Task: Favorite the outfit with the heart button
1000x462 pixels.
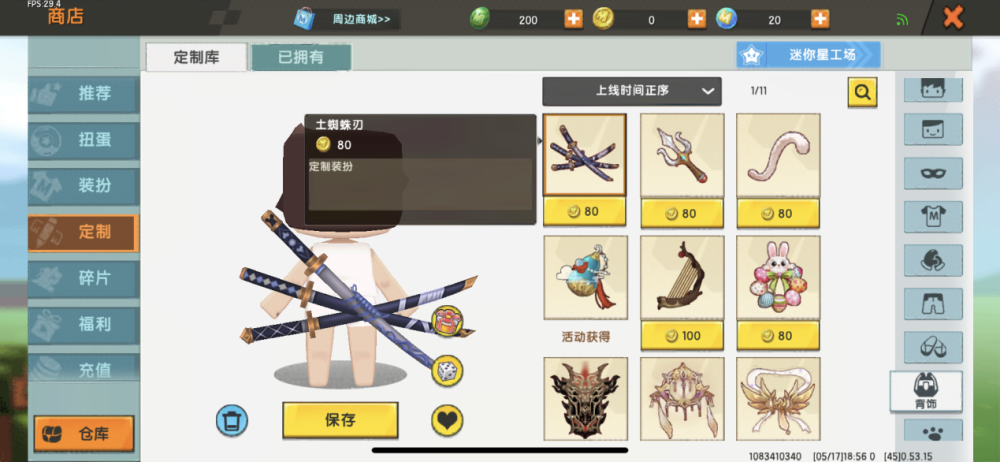Action: [x=447, y=420]
